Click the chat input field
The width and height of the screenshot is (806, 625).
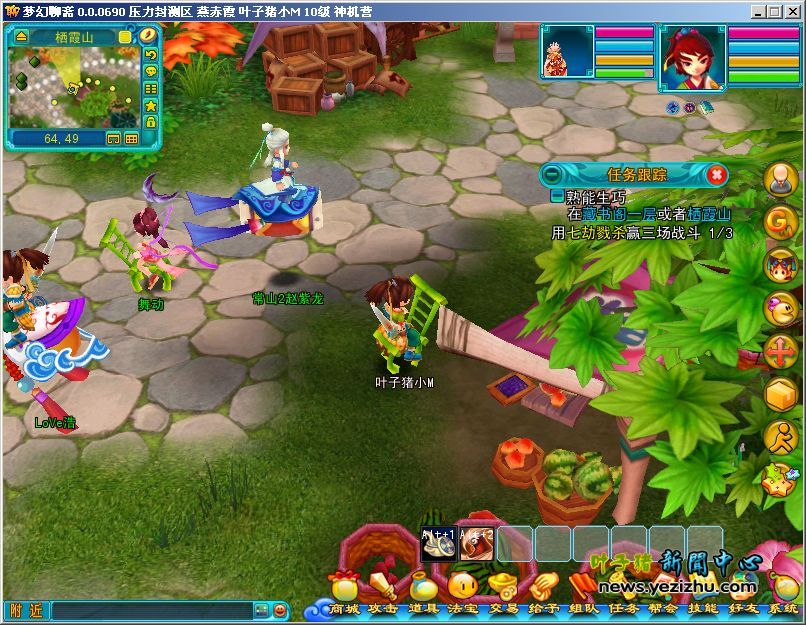click(150, 610)
